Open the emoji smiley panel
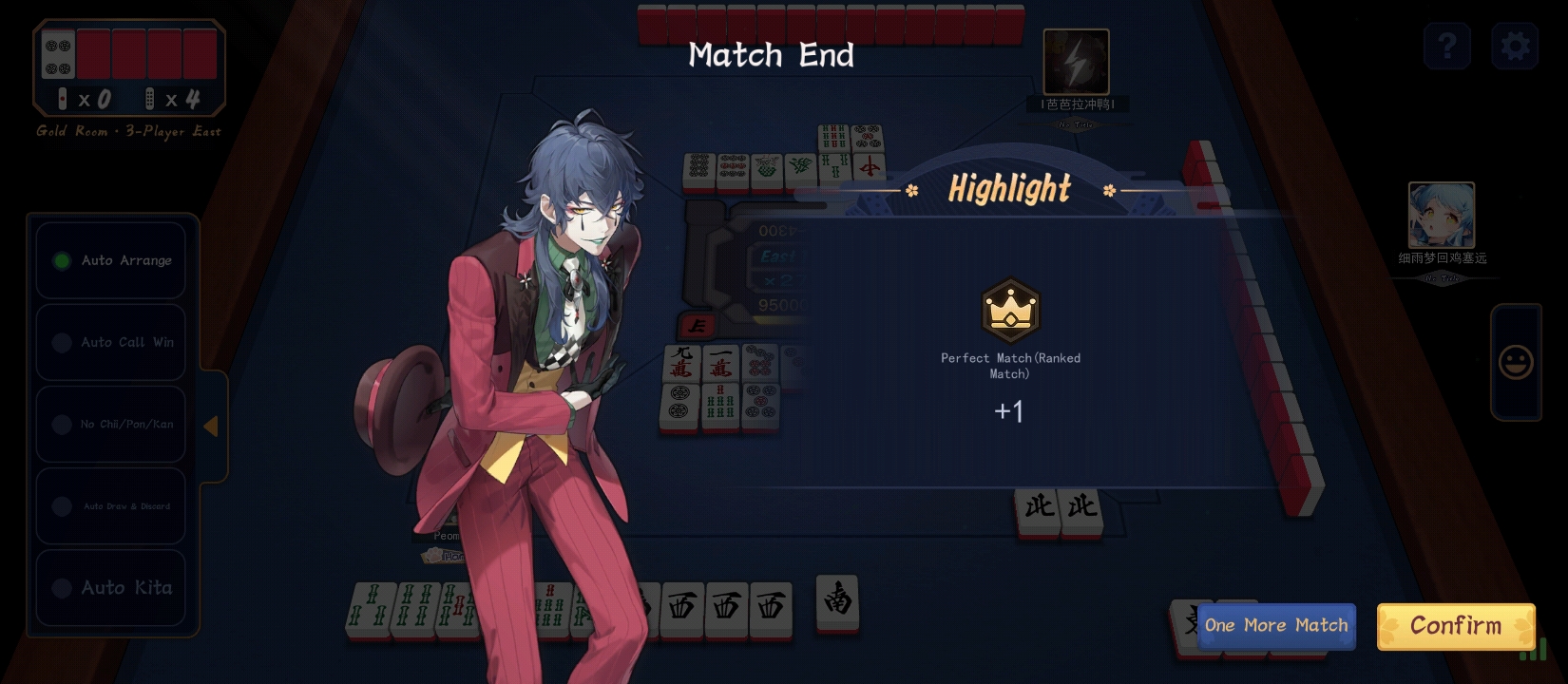1568x684 pixels. (1516, 363)
